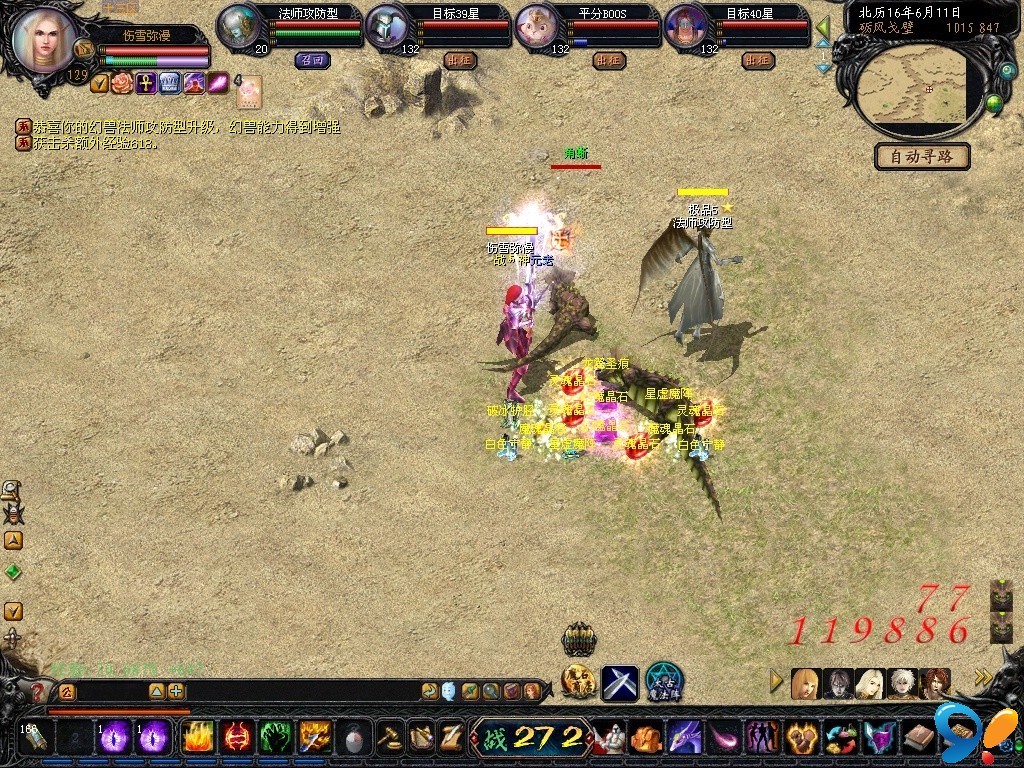Activate the crossed swords skill icon
This screenshot has width=1024, height=768.
point(619,683)
